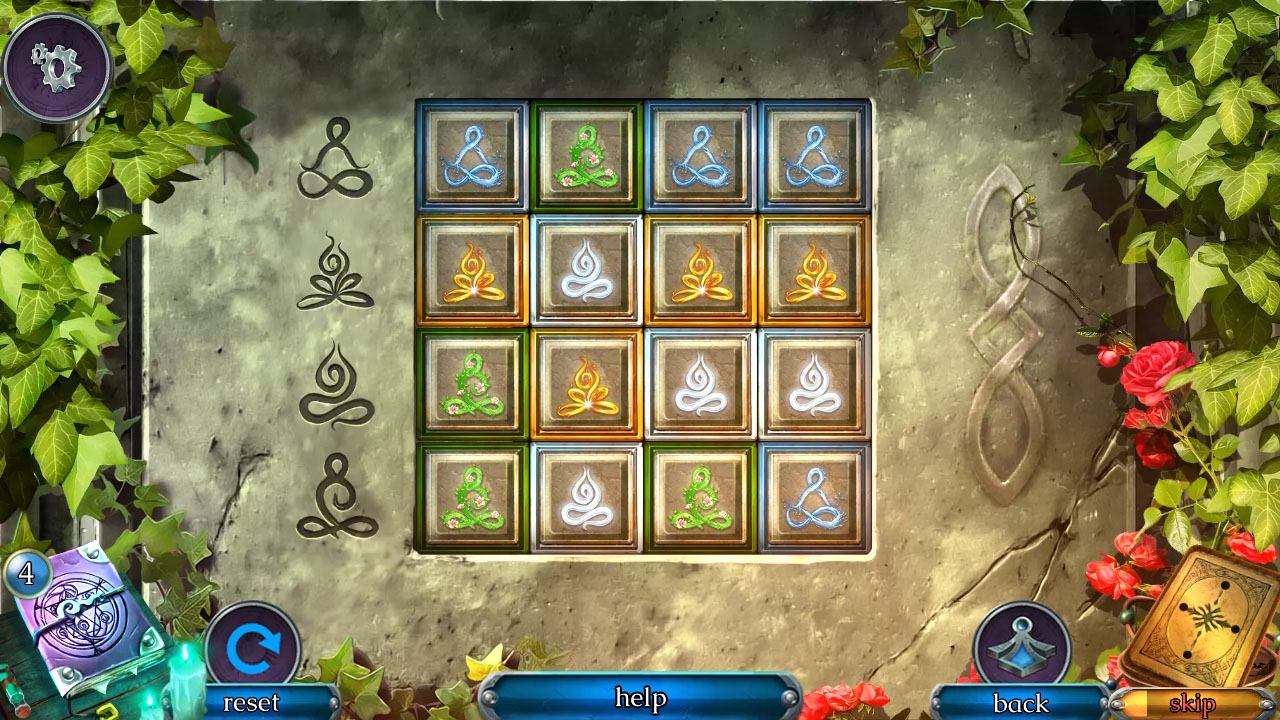Select the white air tile in the second row

coord(586,271)
